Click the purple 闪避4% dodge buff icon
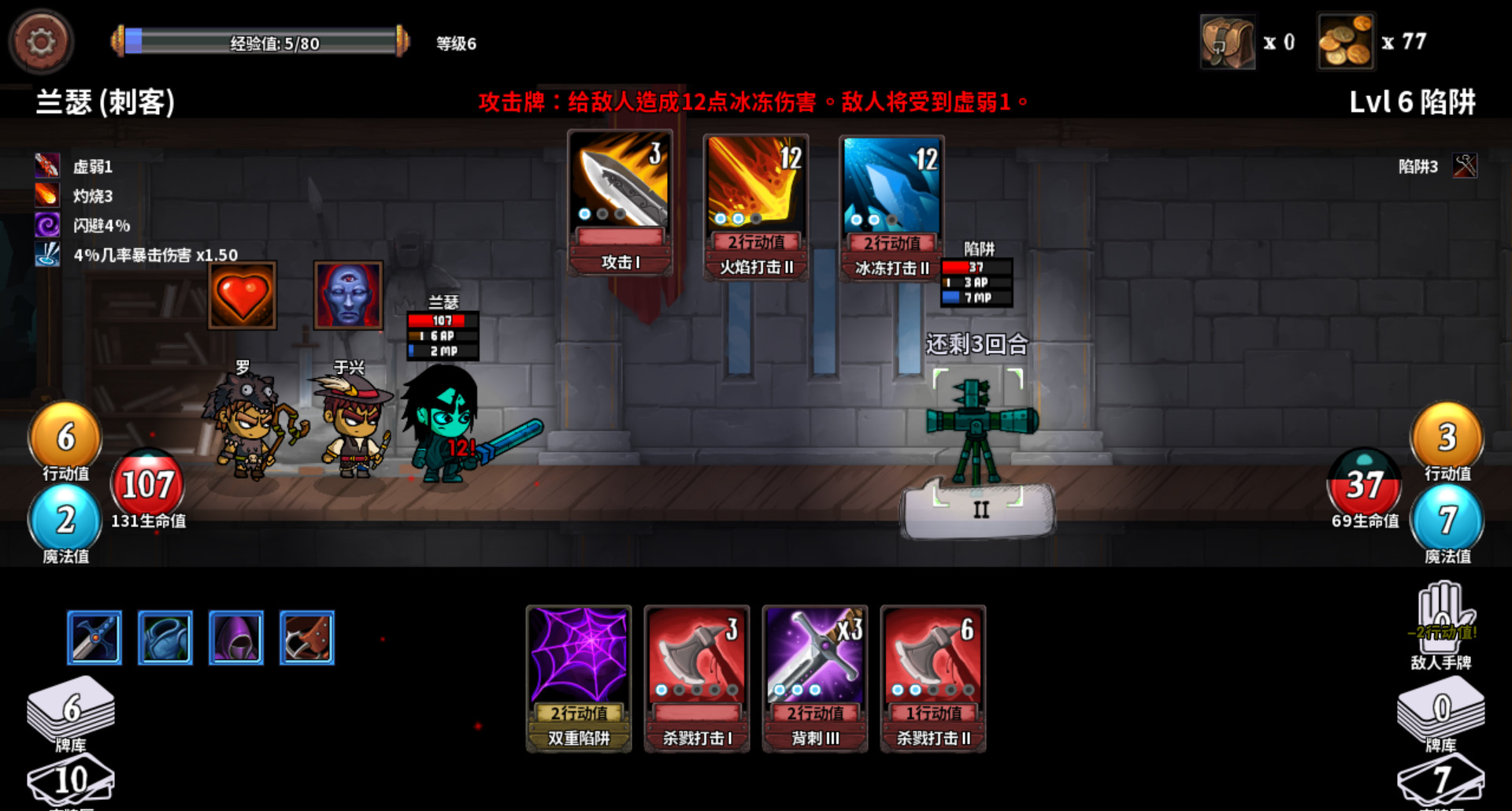Viewport: 1512px width, 811px height. 47,224
